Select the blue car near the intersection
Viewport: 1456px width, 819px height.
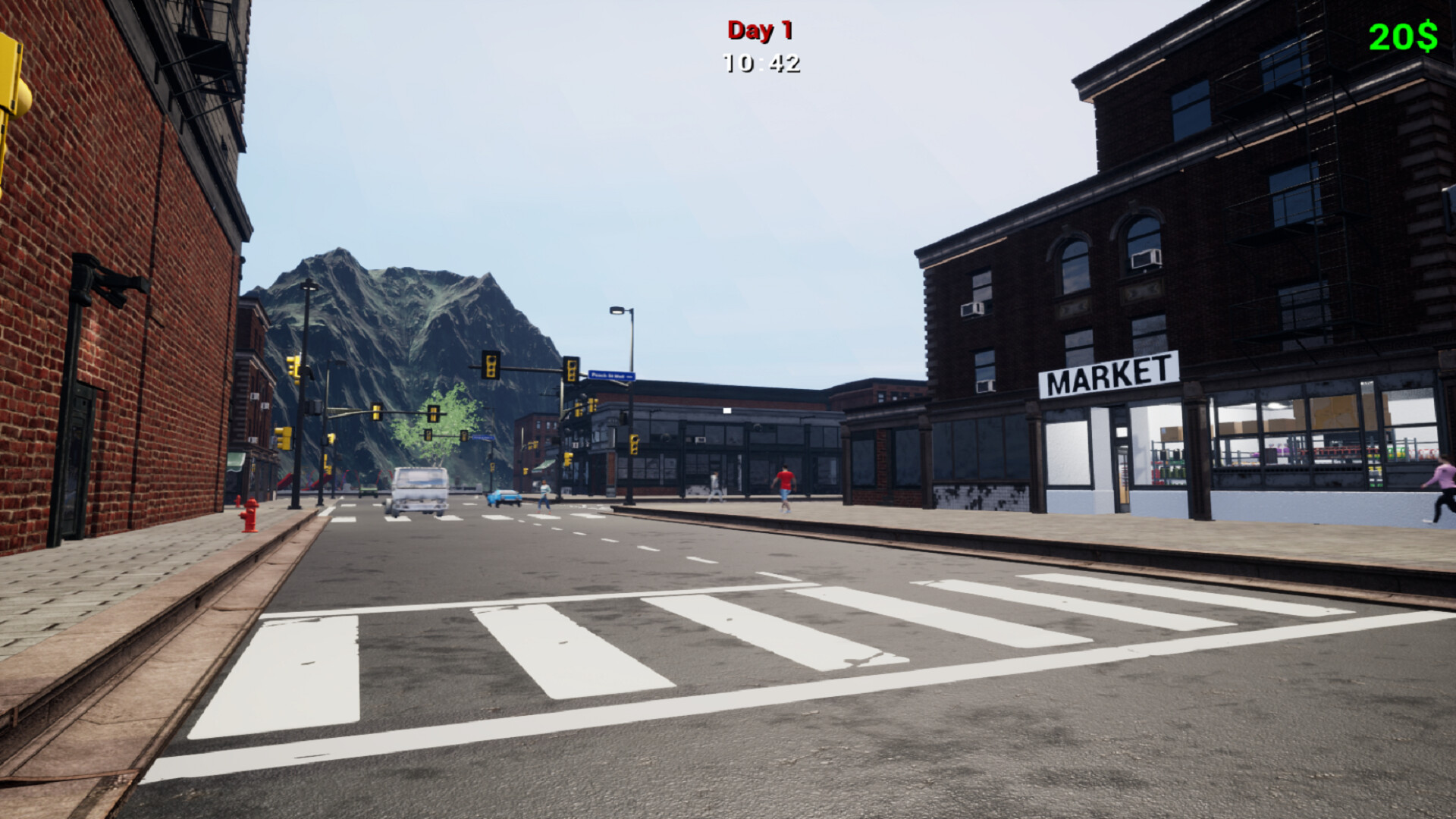click(504, 498)
